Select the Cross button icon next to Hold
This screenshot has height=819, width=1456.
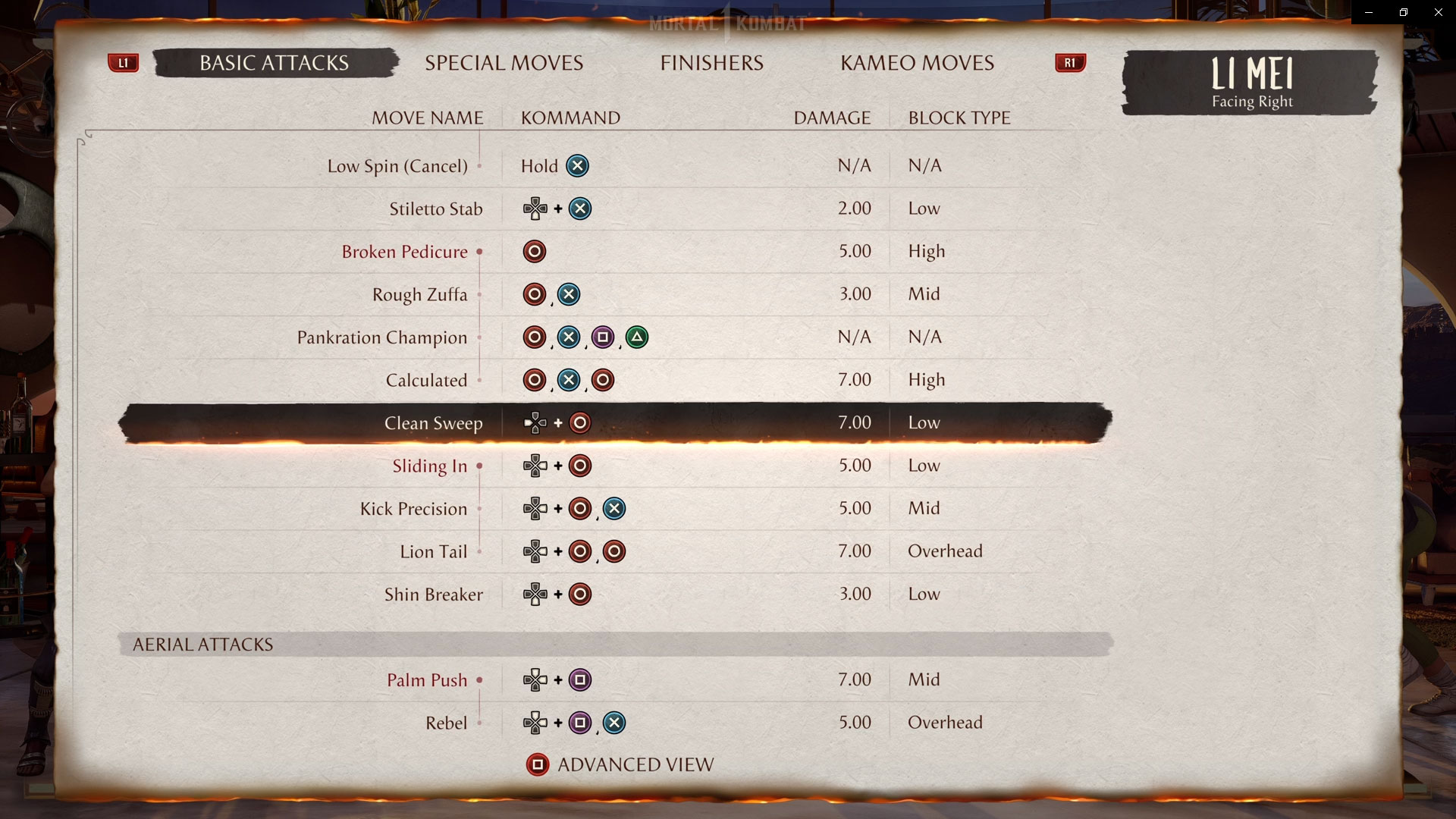click(577, 165)
